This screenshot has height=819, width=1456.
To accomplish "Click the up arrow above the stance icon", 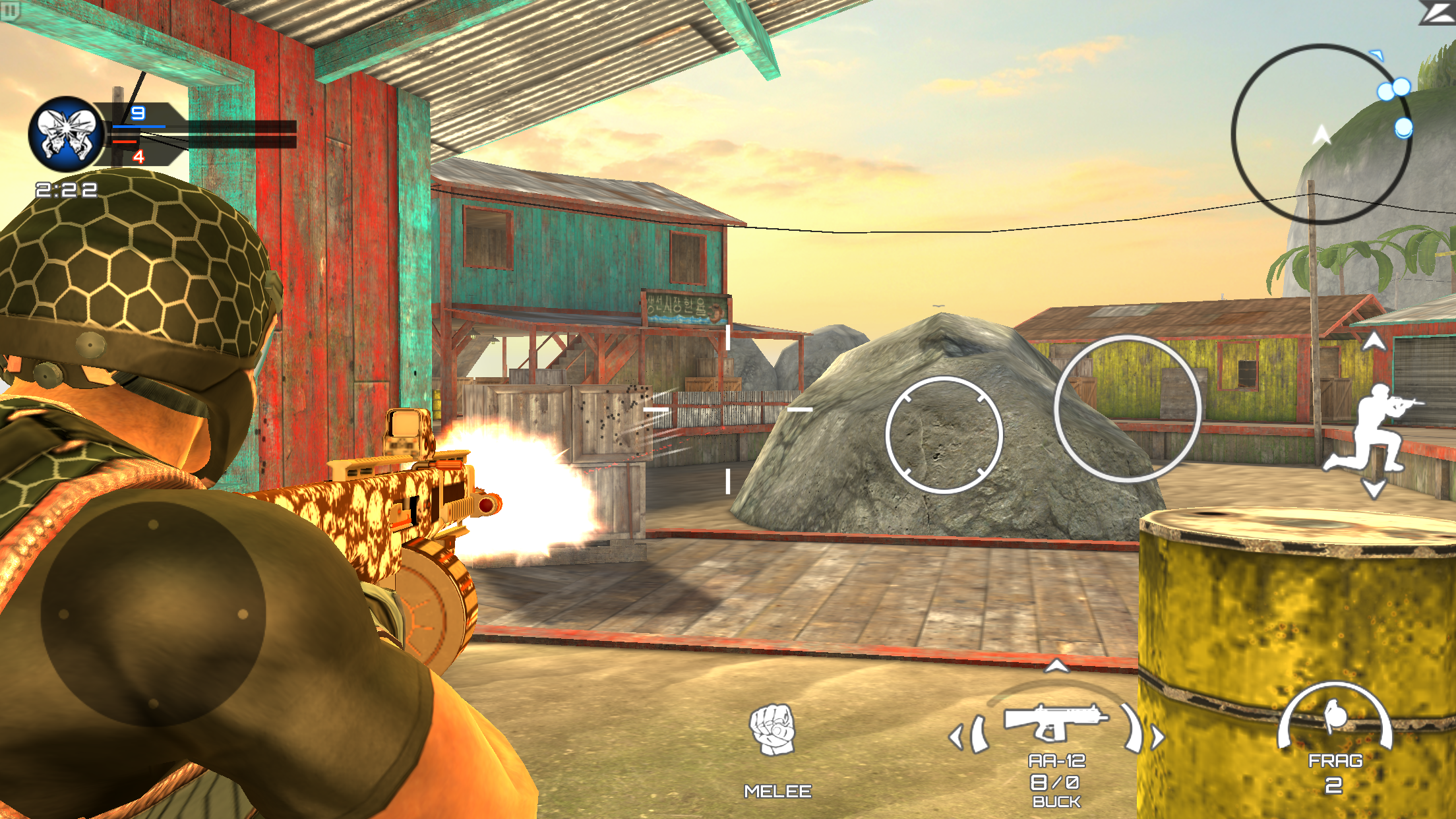I will [1374, 342].
